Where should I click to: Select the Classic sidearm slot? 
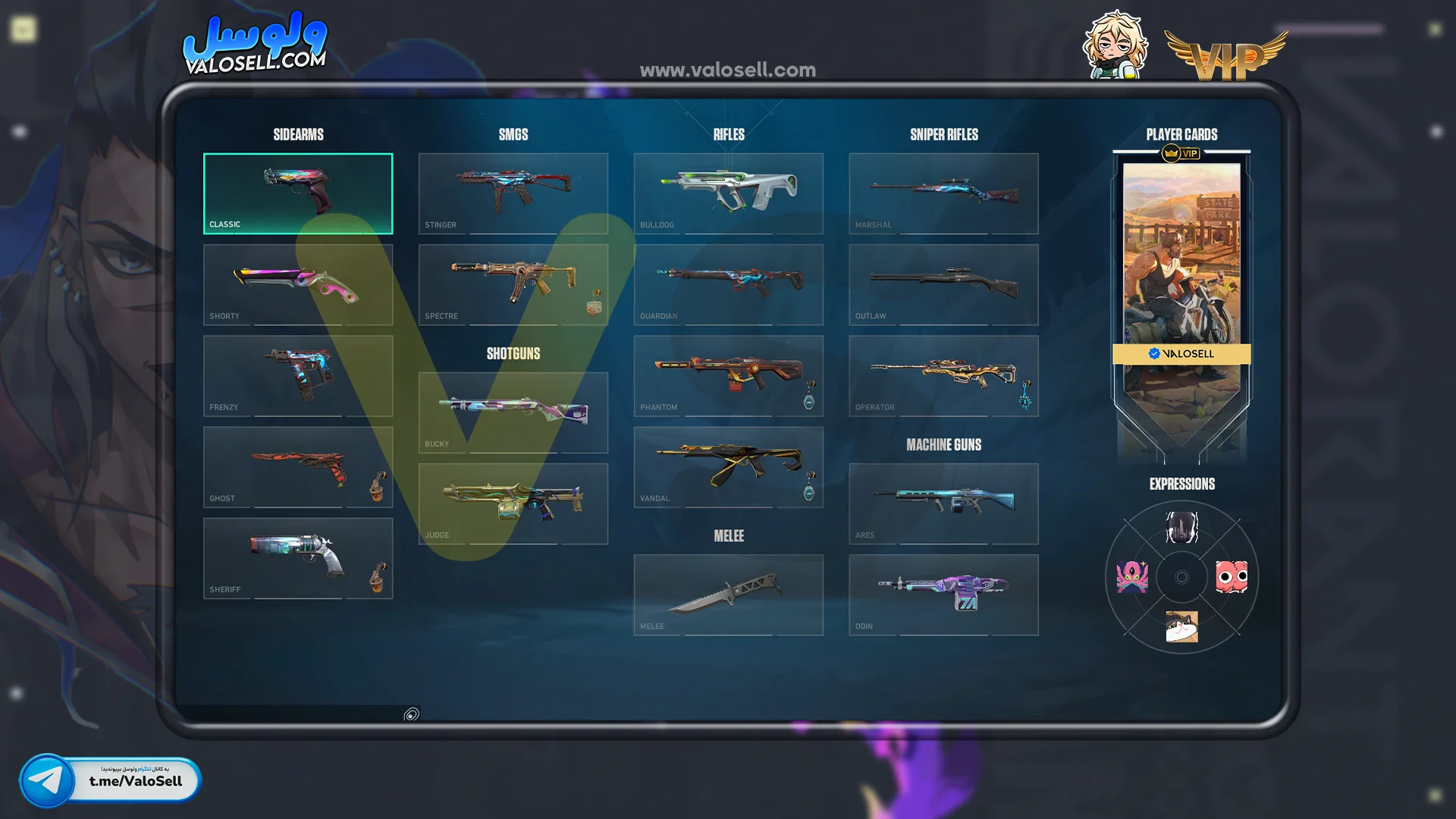(x=298, y=193)
